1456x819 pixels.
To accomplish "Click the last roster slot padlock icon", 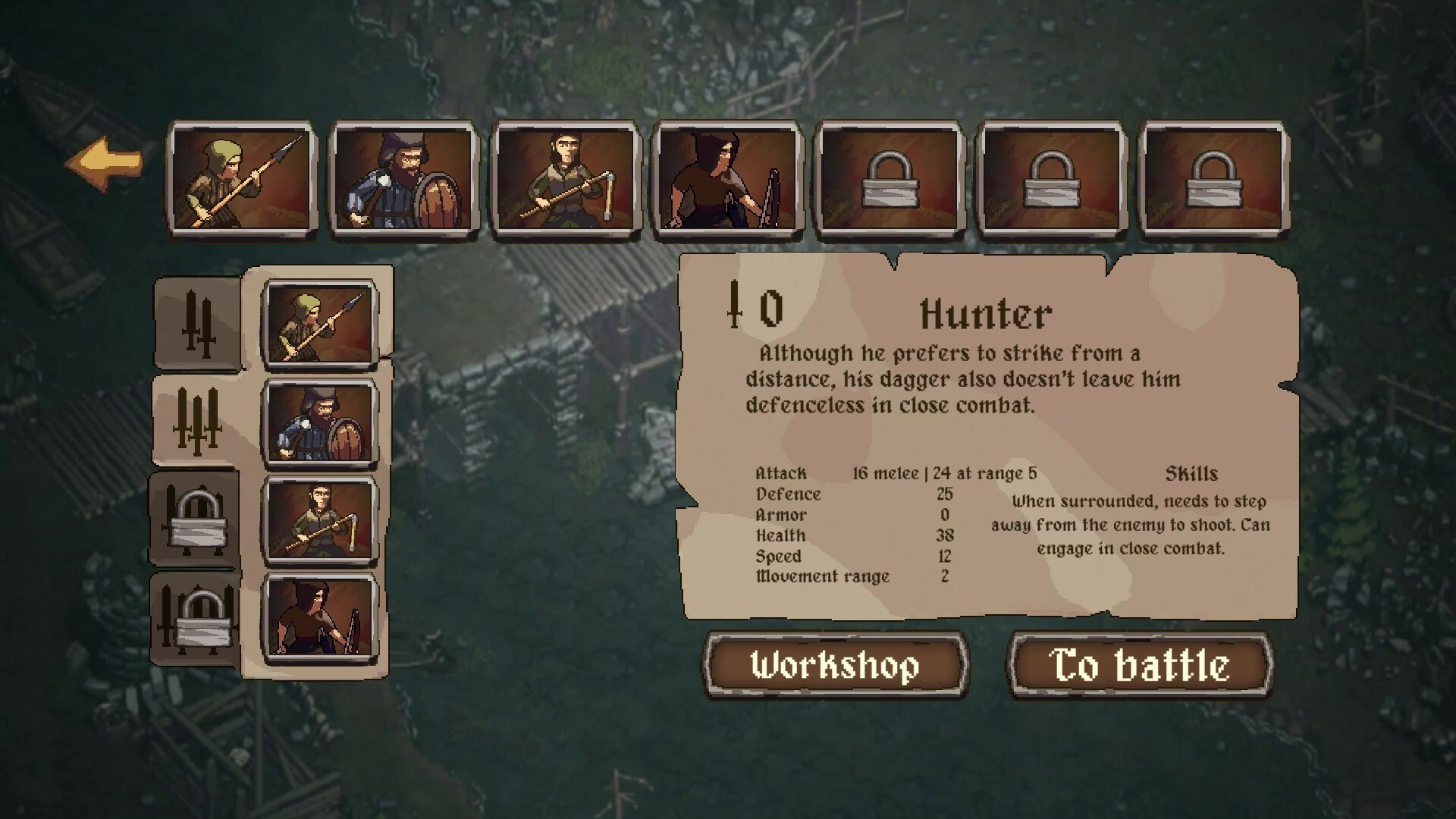I will point(1213,178).
